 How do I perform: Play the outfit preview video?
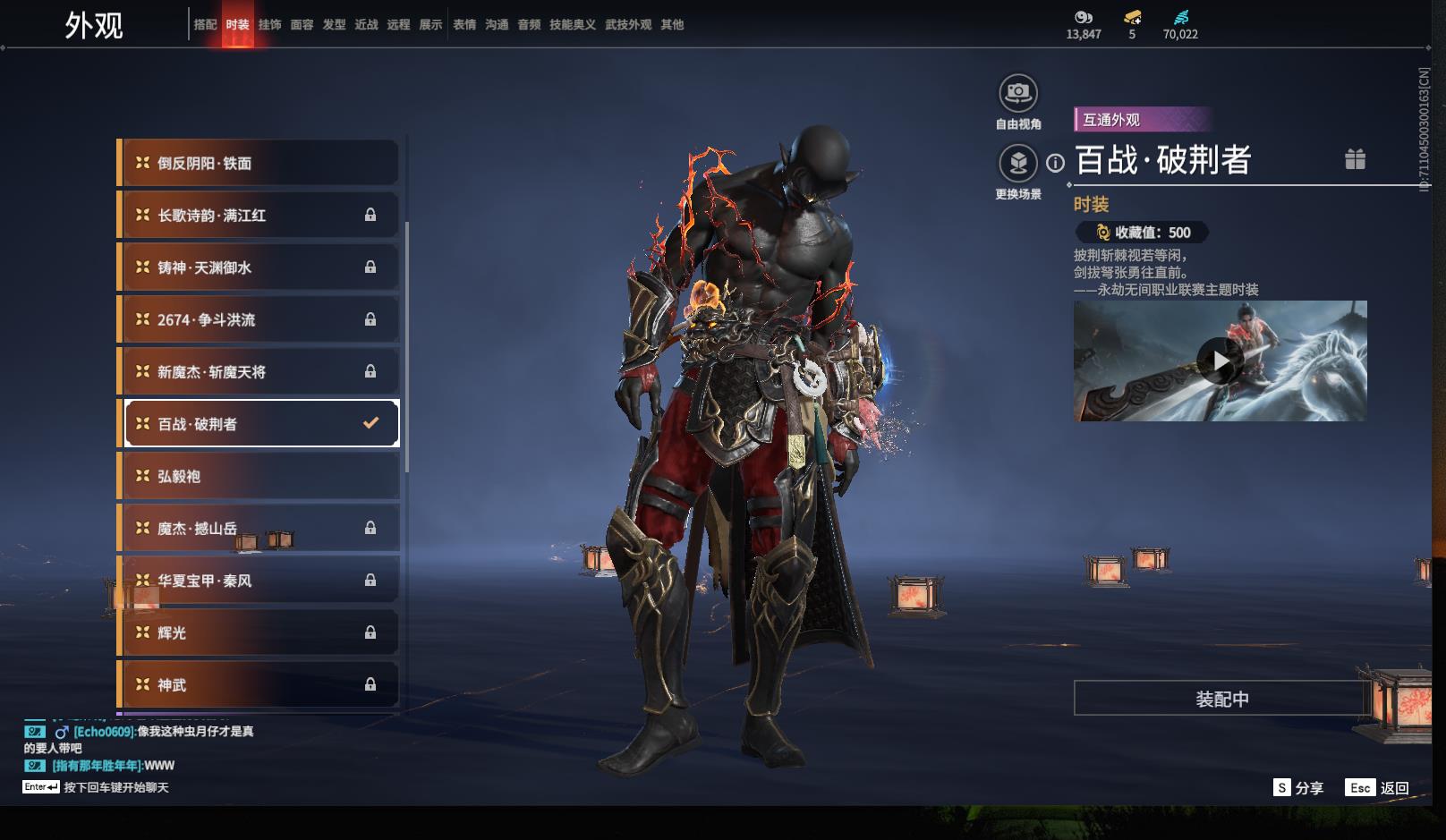pyautogui.click(x=1220, y=361)
